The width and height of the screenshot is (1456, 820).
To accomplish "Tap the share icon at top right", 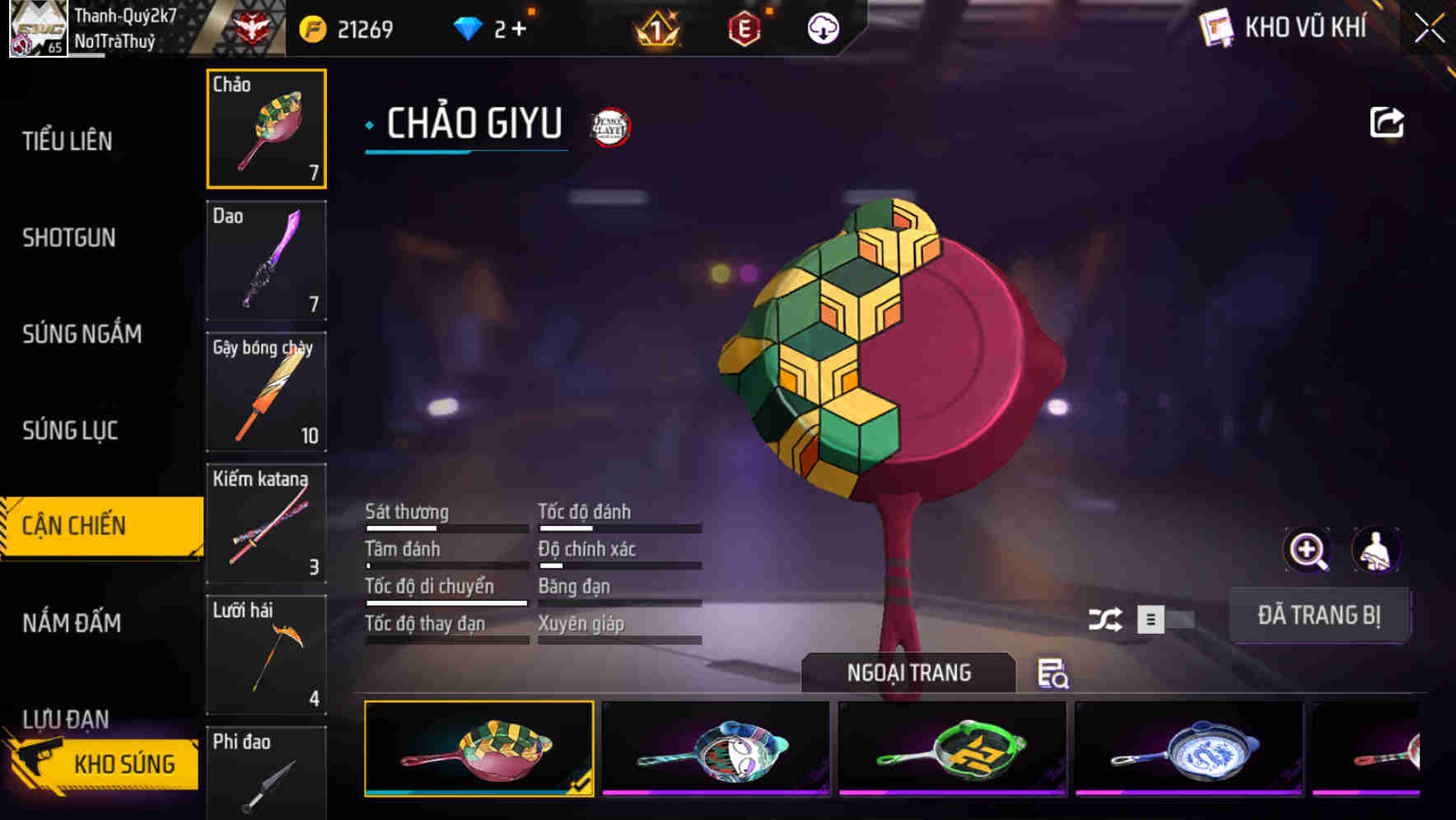I will [1387, 121].
